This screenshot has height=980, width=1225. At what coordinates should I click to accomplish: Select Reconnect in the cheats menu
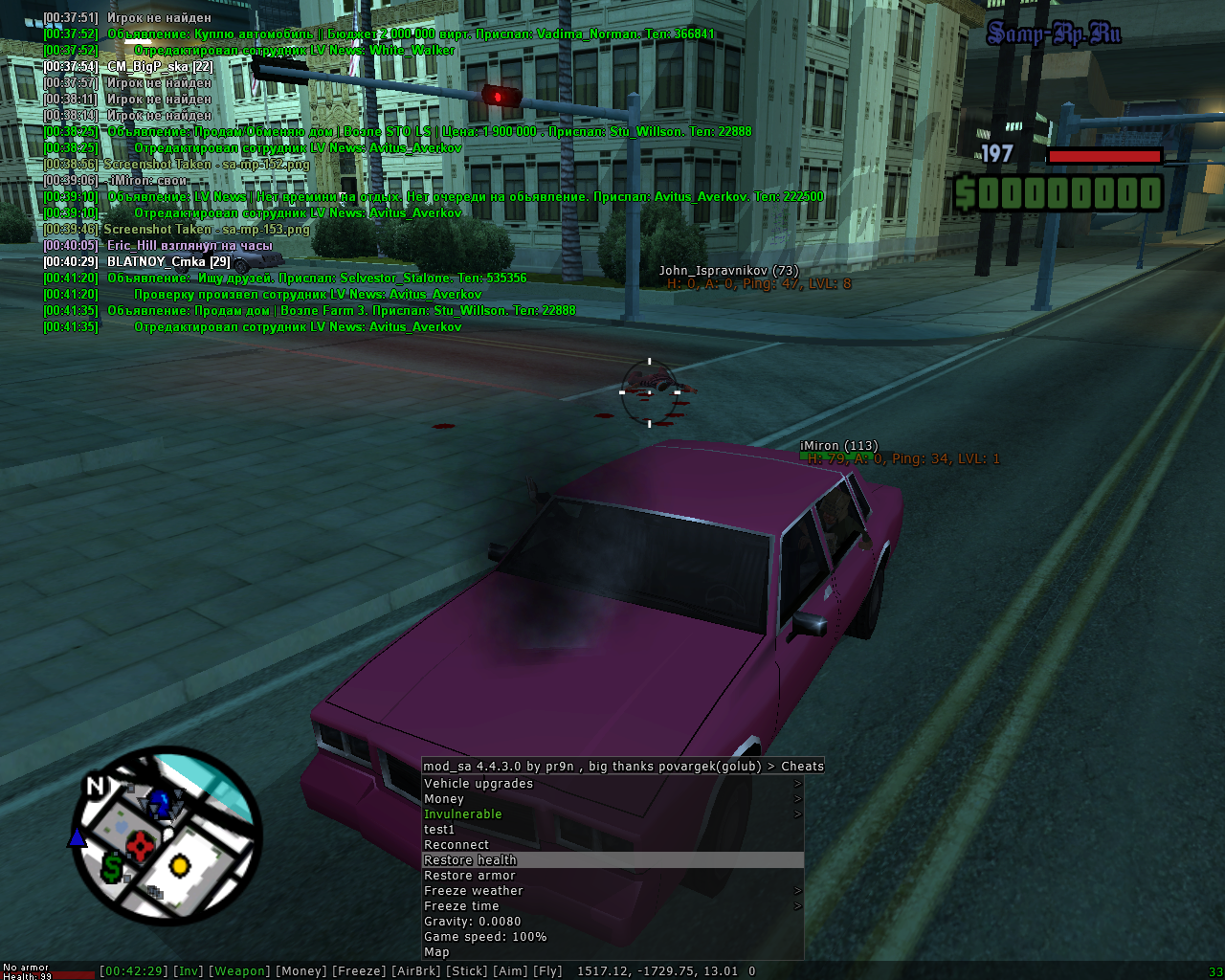612,845
